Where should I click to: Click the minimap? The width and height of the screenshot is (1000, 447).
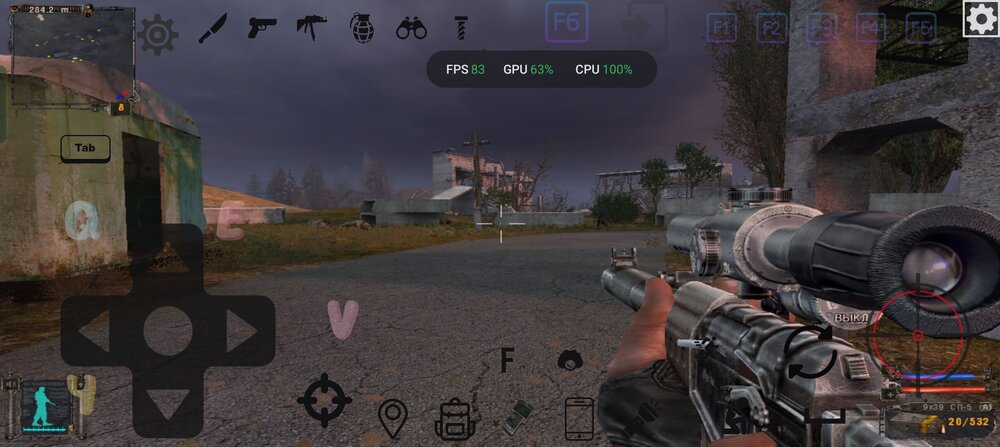pyautogui.click(x=72, y=55)
